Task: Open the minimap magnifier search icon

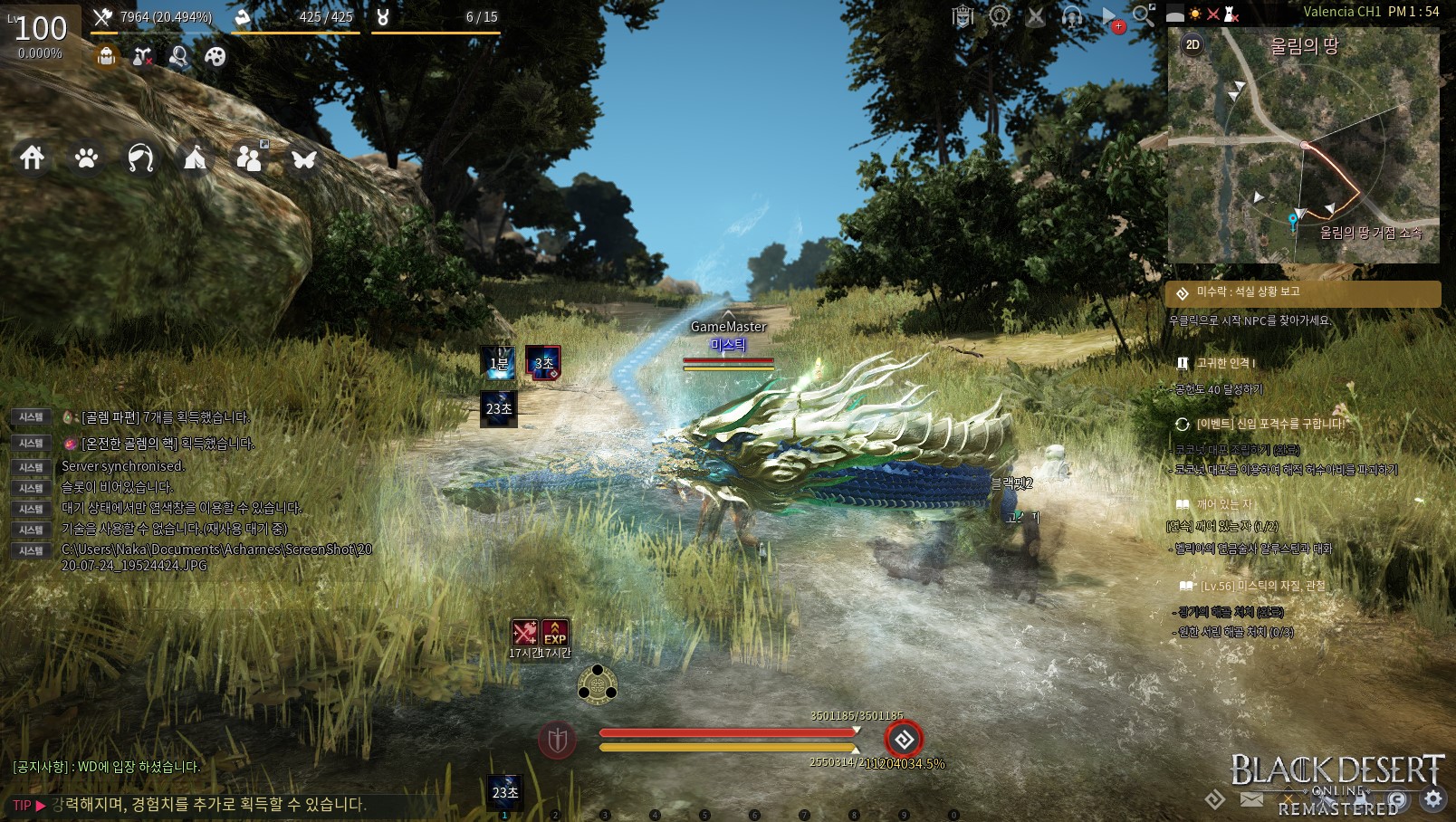Action: 1143,14
